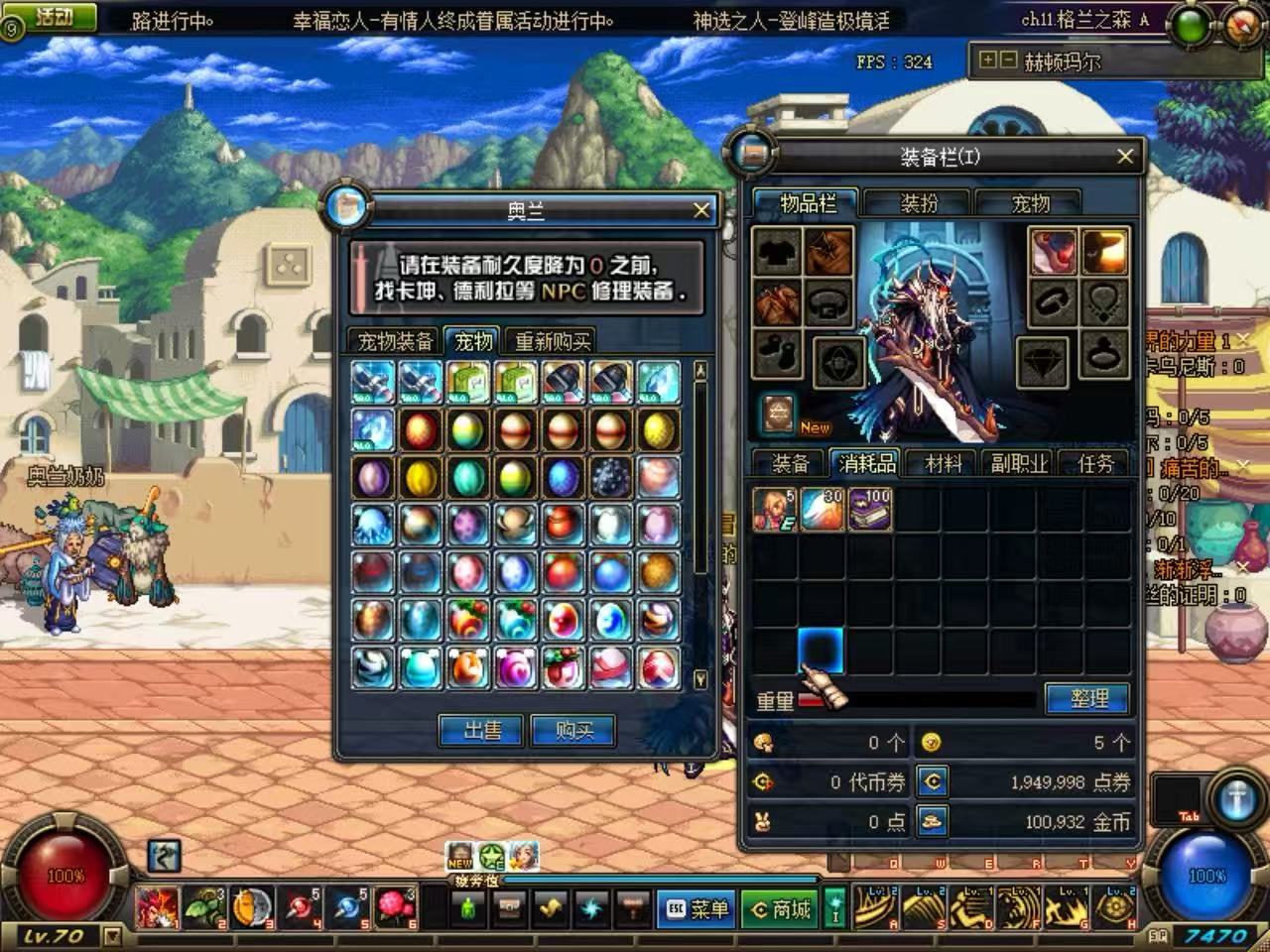Viewport: 1270px width, 952px height.
Task: Click the 活动 events button
Action: [x=55, y=17]
